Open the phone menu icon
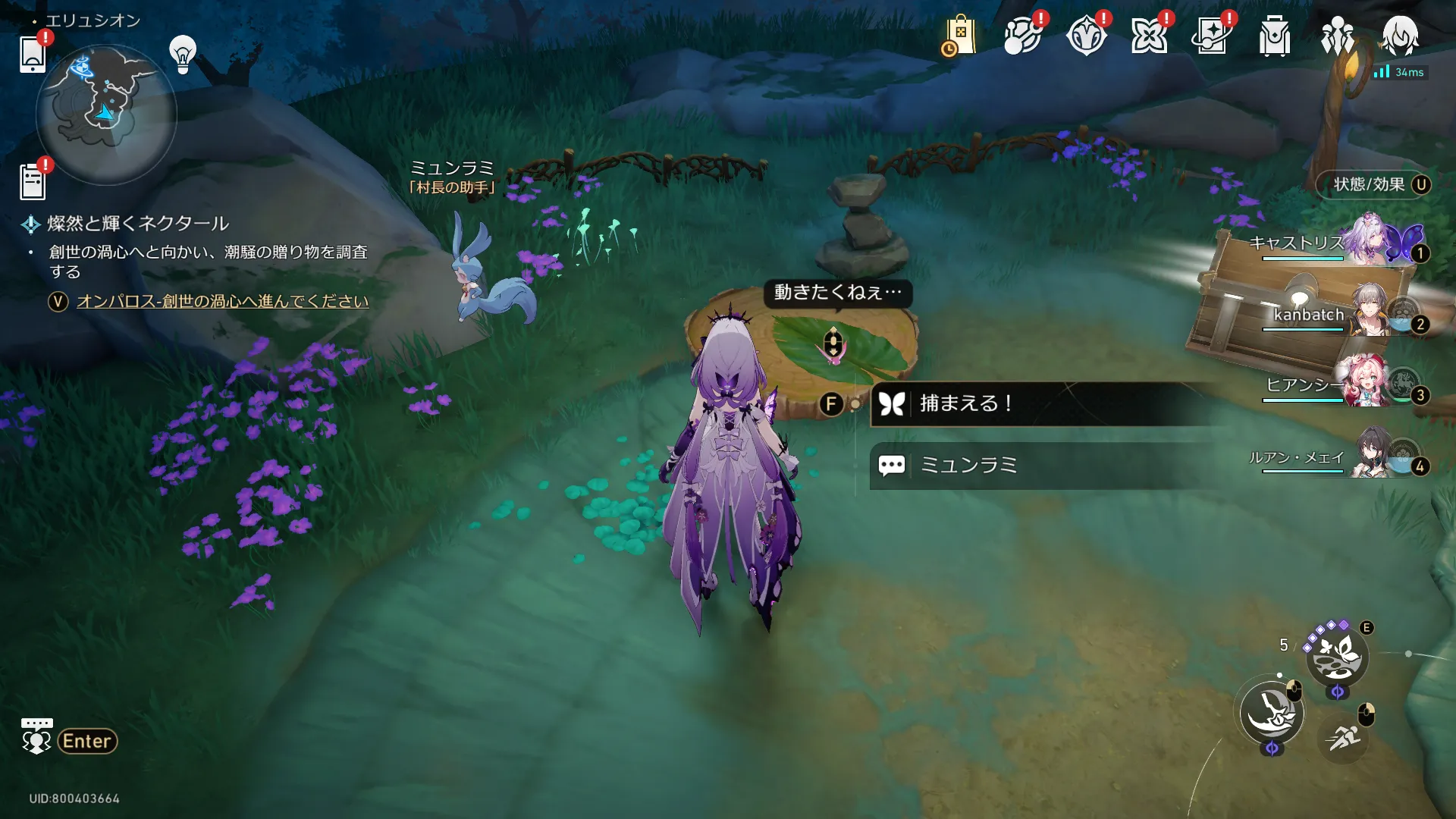 click(33, 53)
